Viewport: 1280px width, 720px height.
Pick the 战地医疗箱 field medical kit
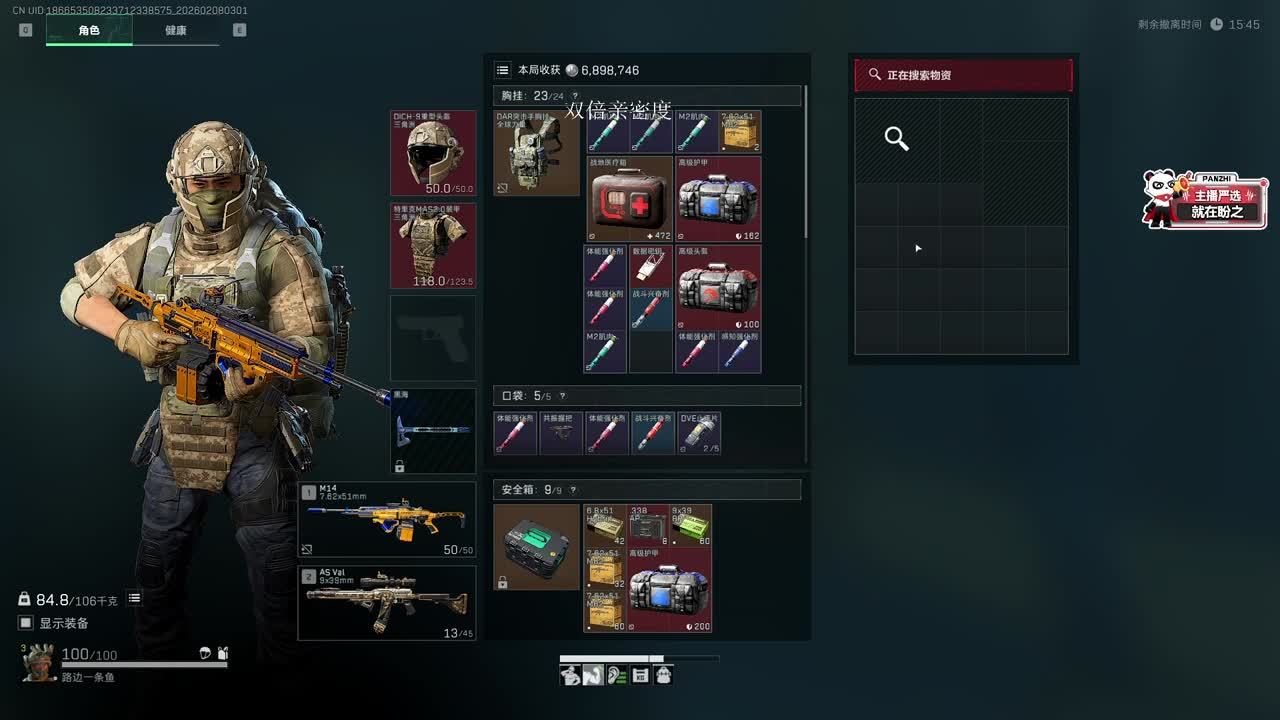[x=629, y=199]
